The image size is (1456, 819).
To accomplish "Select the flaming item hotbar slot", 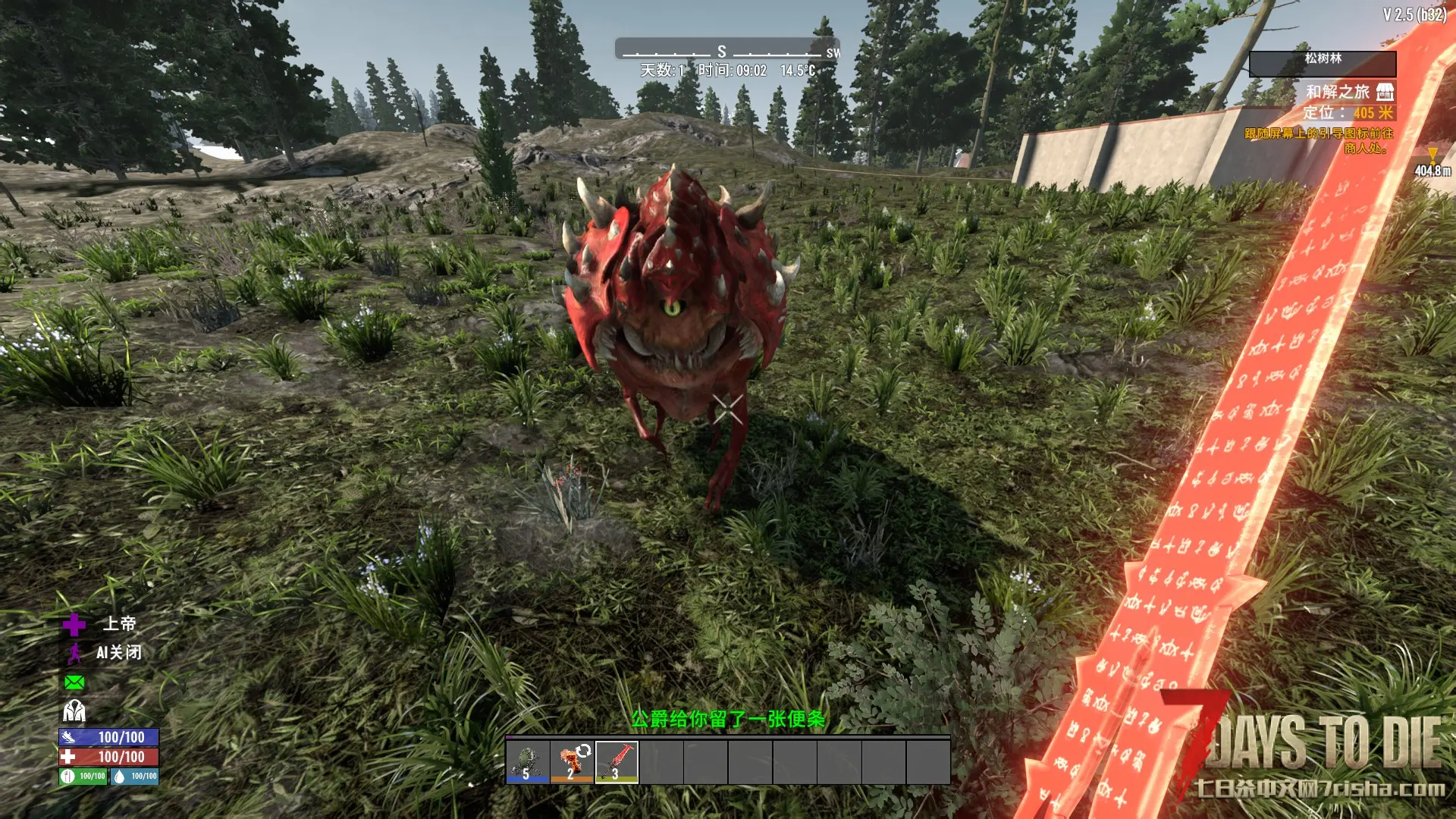I will tap(572, 761).
